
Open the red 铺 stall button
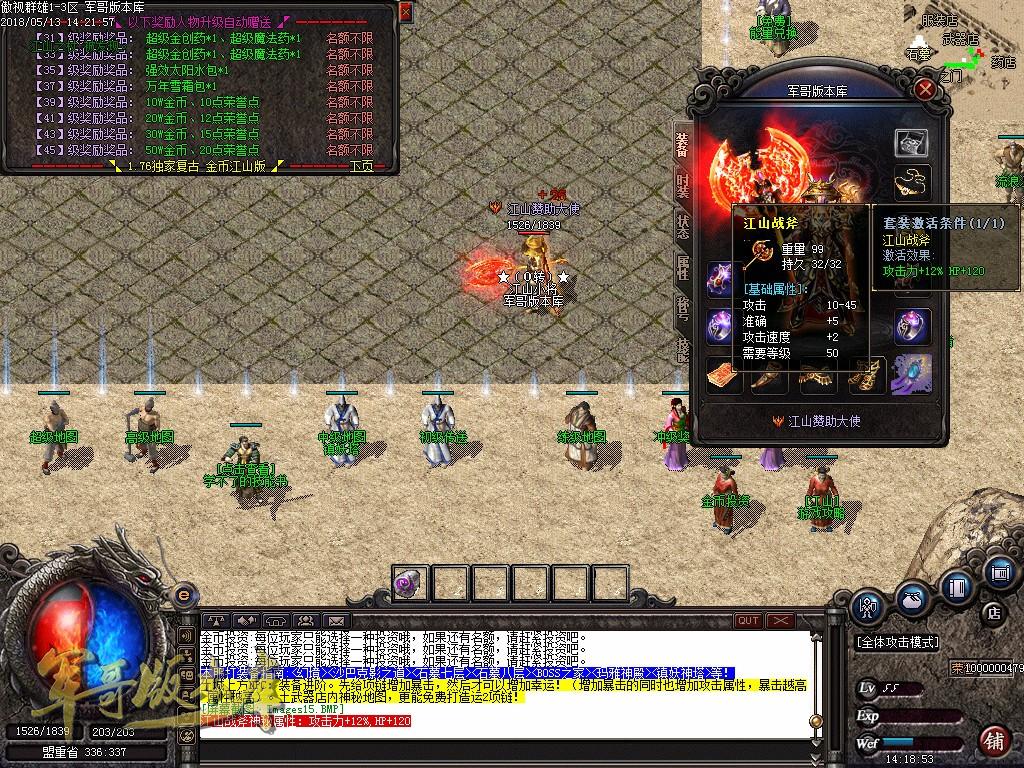click(x=994, y=741)
